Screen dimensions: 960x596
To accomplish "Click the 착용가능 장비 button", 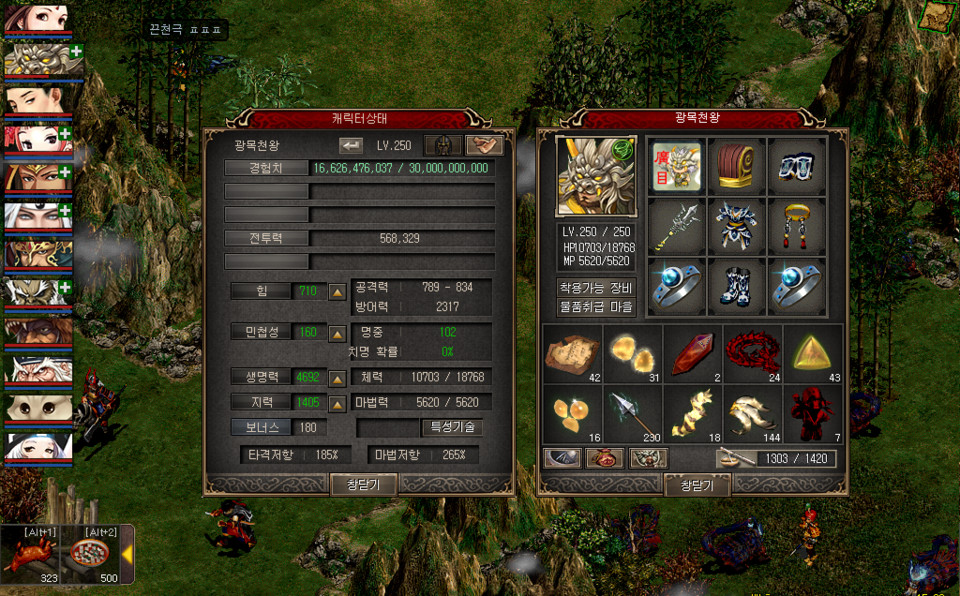I will pyautogui.click(x=596, y=288).
